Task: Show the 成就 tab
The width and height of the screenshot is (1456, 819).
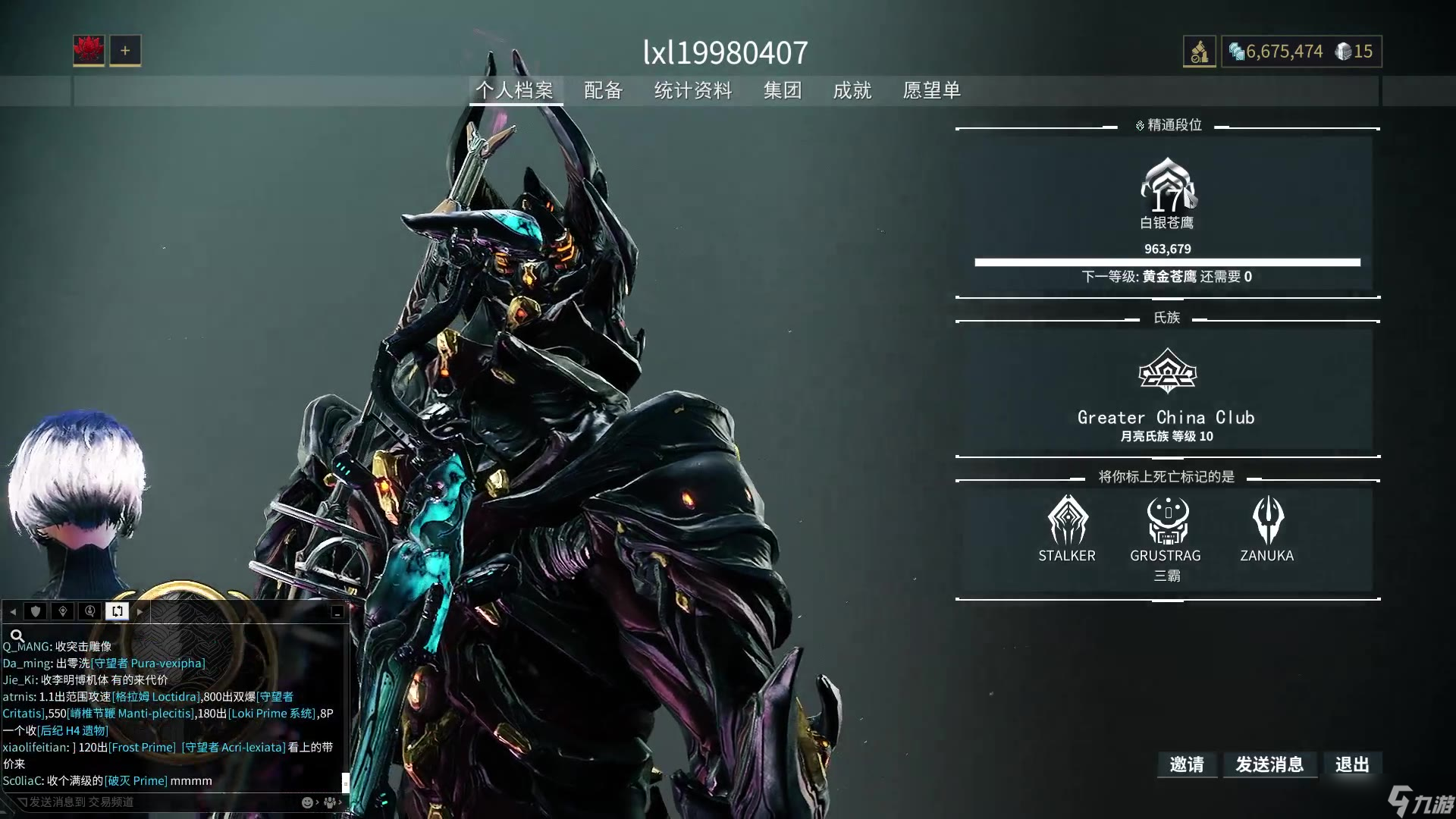Action: pos(852,91)
